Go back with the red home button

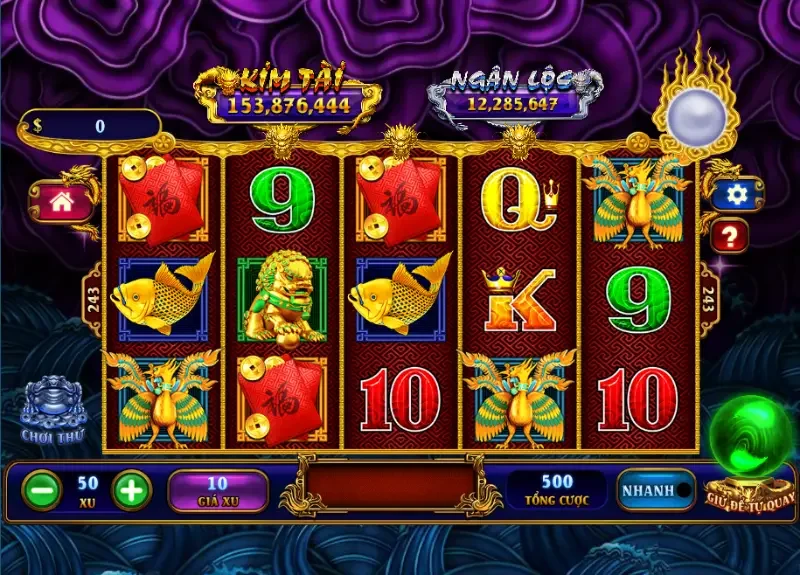[x=61, y=201]
